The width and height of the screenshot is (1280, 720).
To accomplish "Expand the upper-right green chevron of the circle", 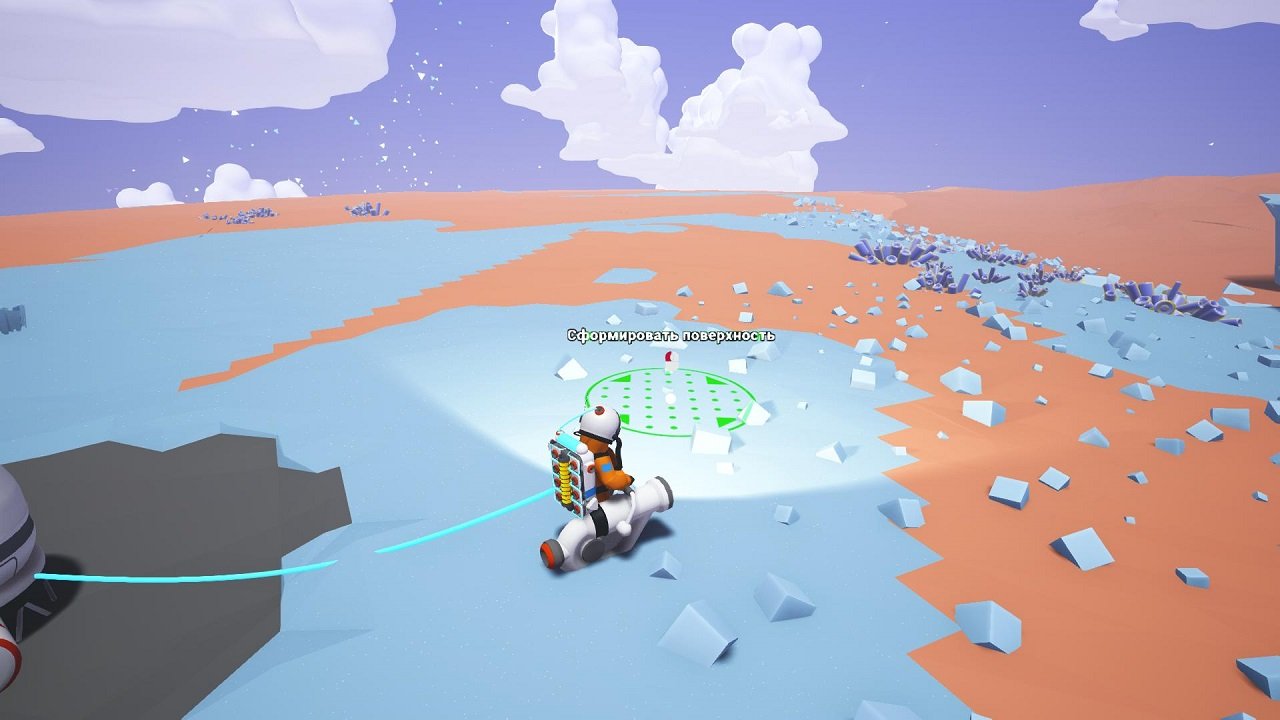I will pyautogui.click(x=712, y=380).
